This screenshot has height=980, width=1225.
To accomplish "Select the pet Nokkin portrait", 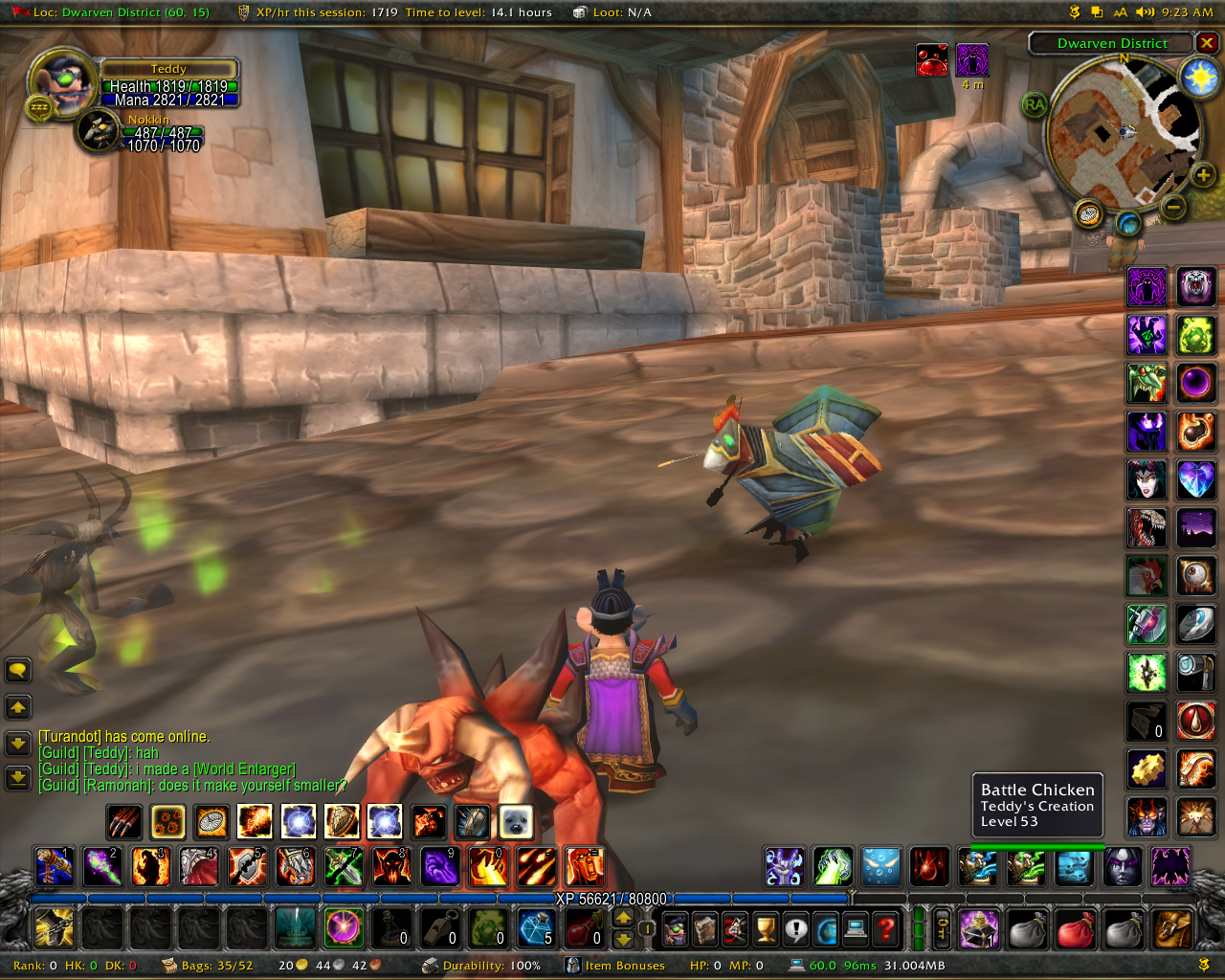I will pyautogui.click(x=98, y=130).
